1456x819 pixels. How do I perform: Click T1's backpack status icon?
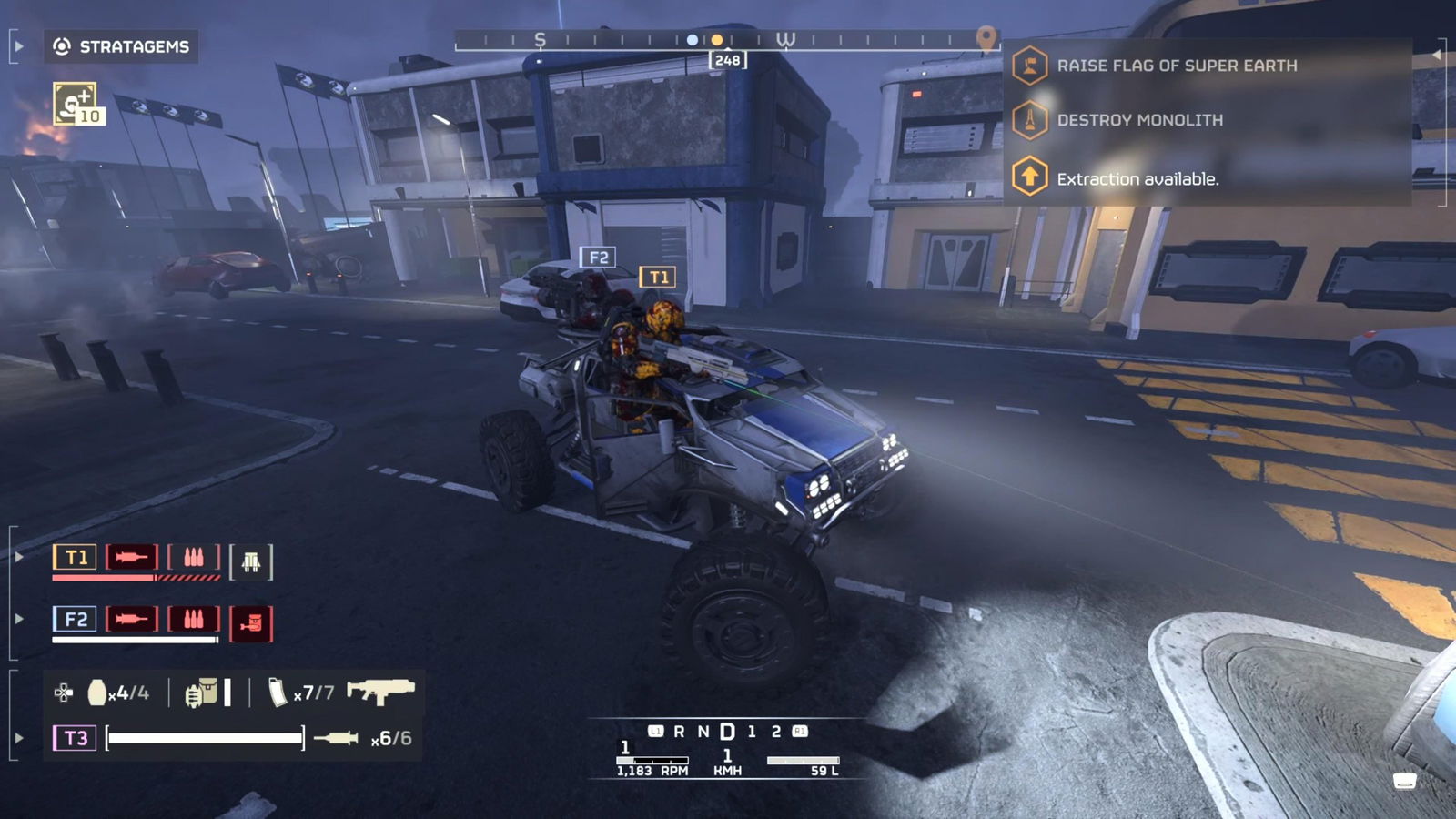tap(251, 562)
